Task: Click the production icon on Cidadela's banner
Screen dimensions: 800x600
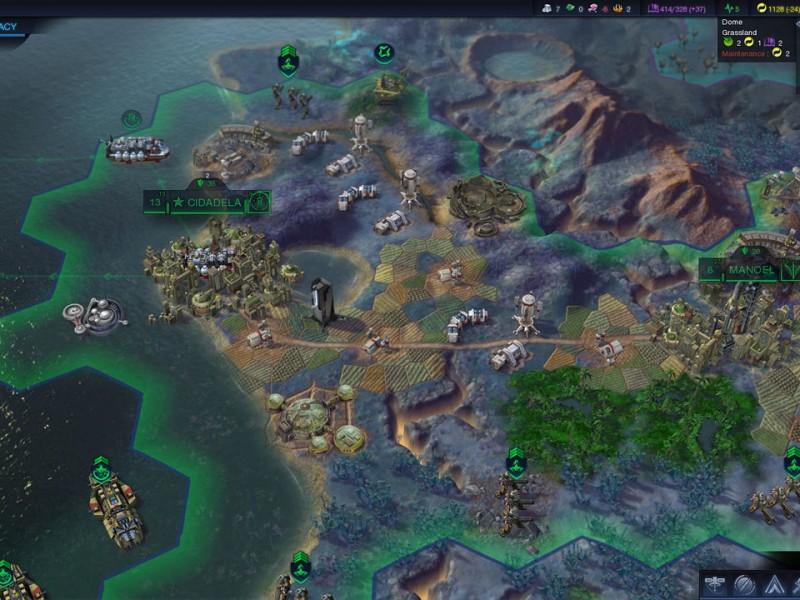Action: [x=259, y=202]
